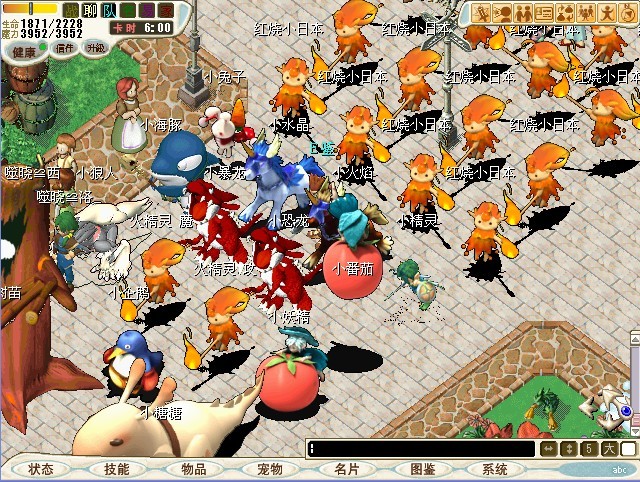Open the 技能 skills menu
The width and height of the screenshot is (640, 482).
116,469
